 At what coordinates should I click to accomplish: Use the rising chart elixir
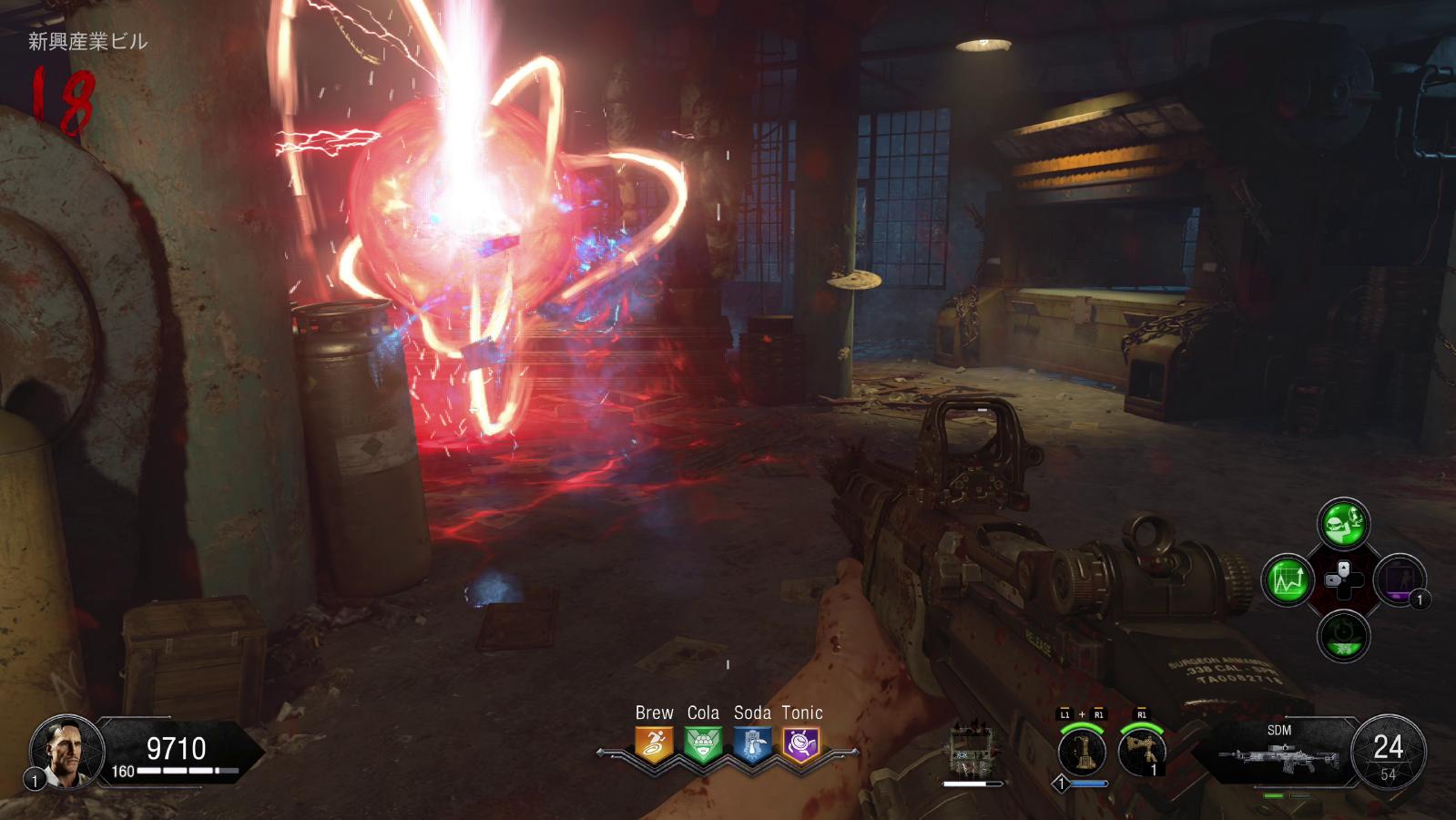(1287, 579)
